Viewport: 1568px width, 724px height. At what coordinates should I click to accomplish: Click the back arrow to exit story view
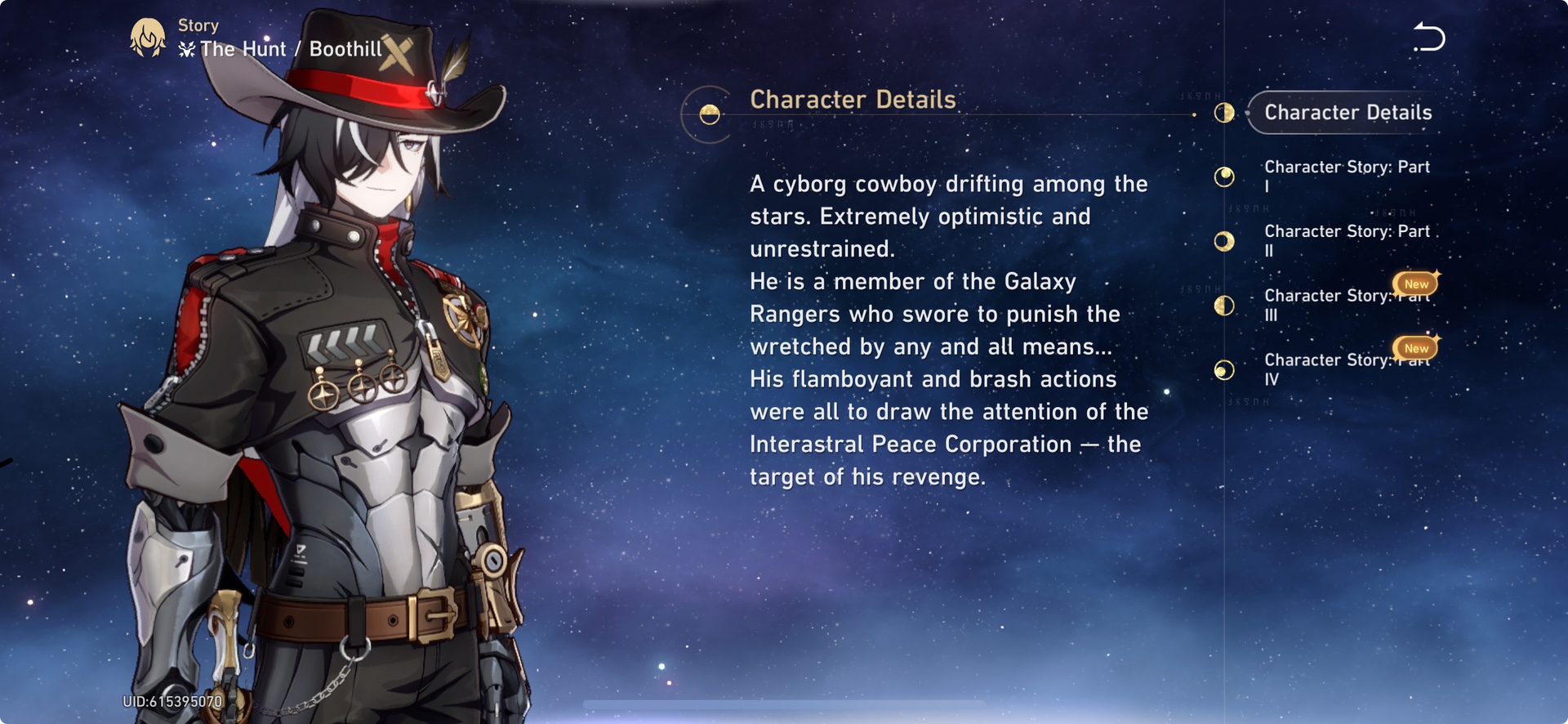(x=1428, y=36)
